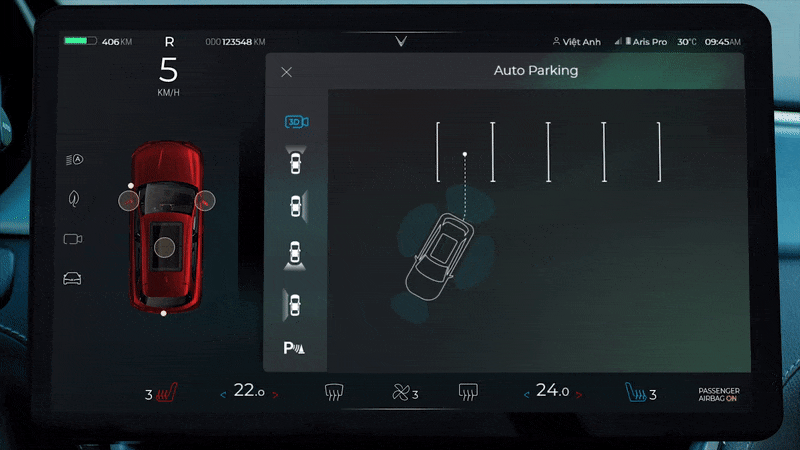Switch to the rear camera view

pos(295,253)
